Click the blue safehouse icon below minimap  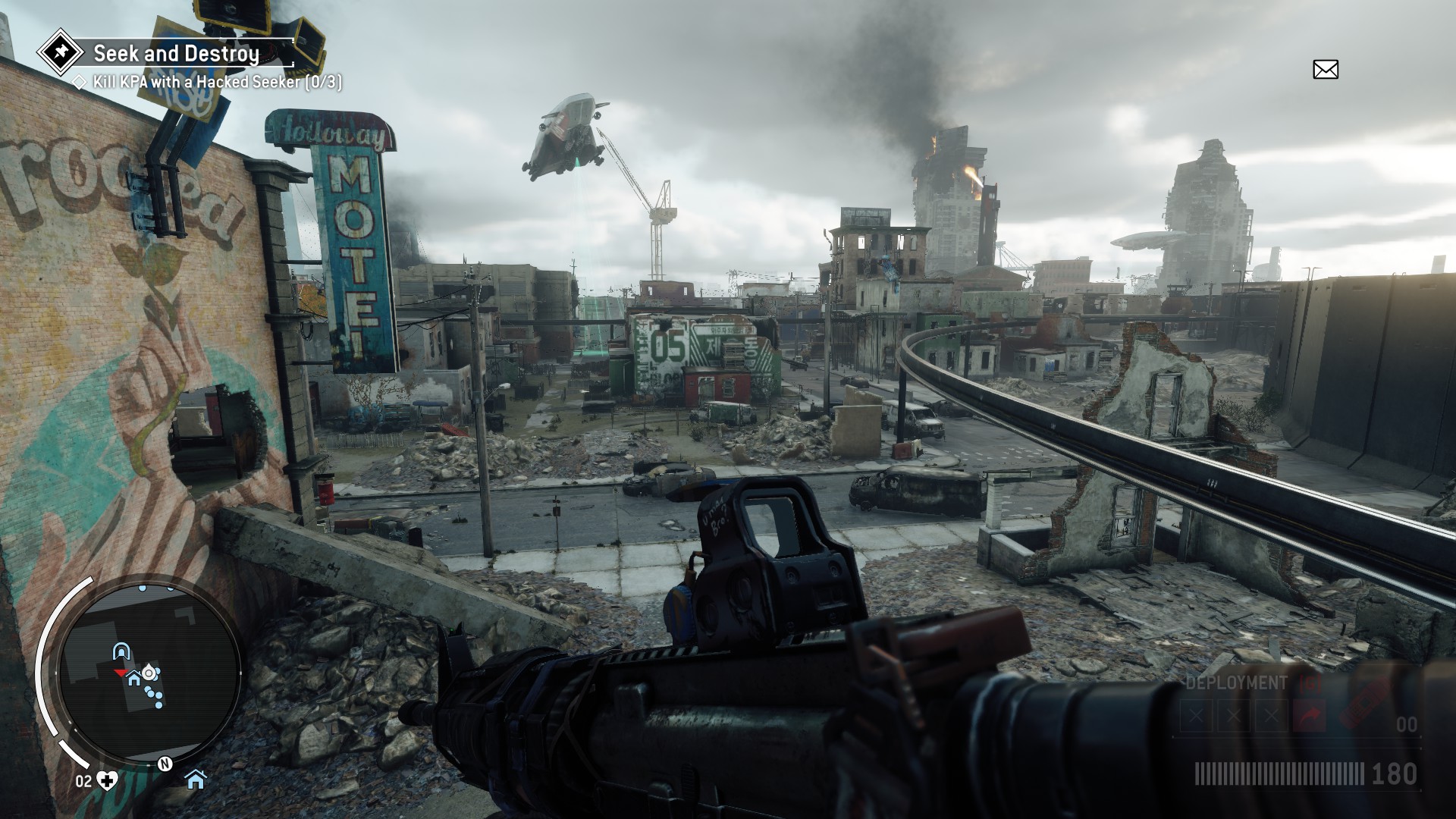pos(196,779)
